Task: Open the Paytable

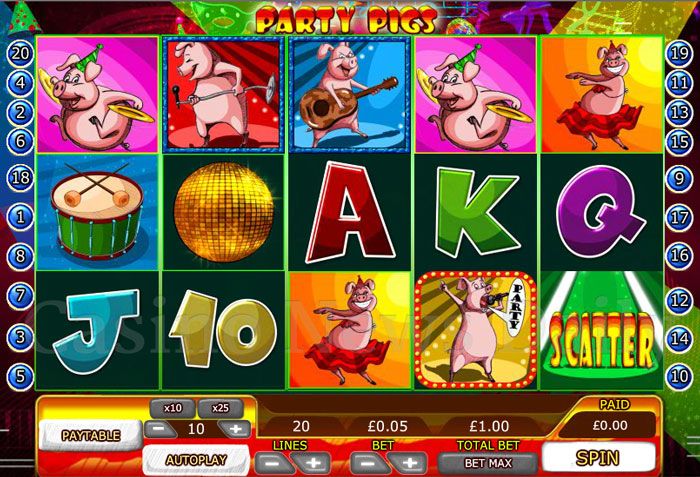Action: [91, 435]
